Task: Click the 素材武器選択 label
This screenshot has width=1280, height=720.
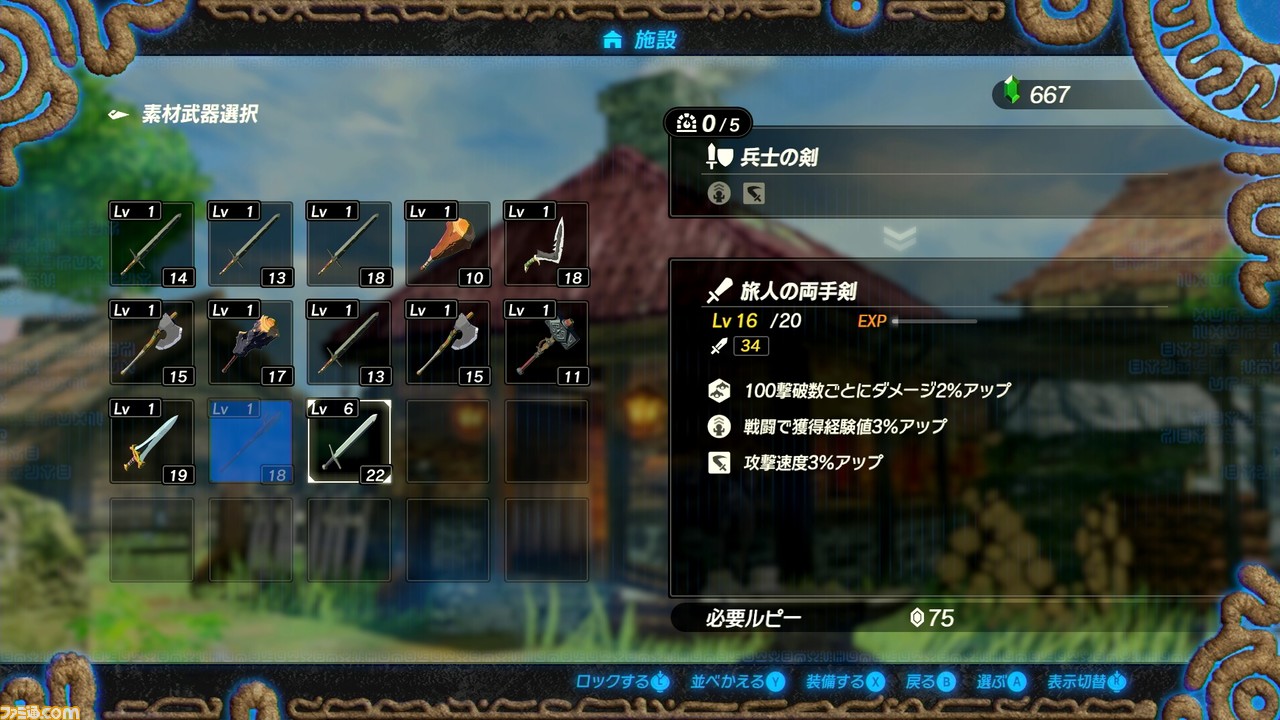Action: [x=200, y=115]
